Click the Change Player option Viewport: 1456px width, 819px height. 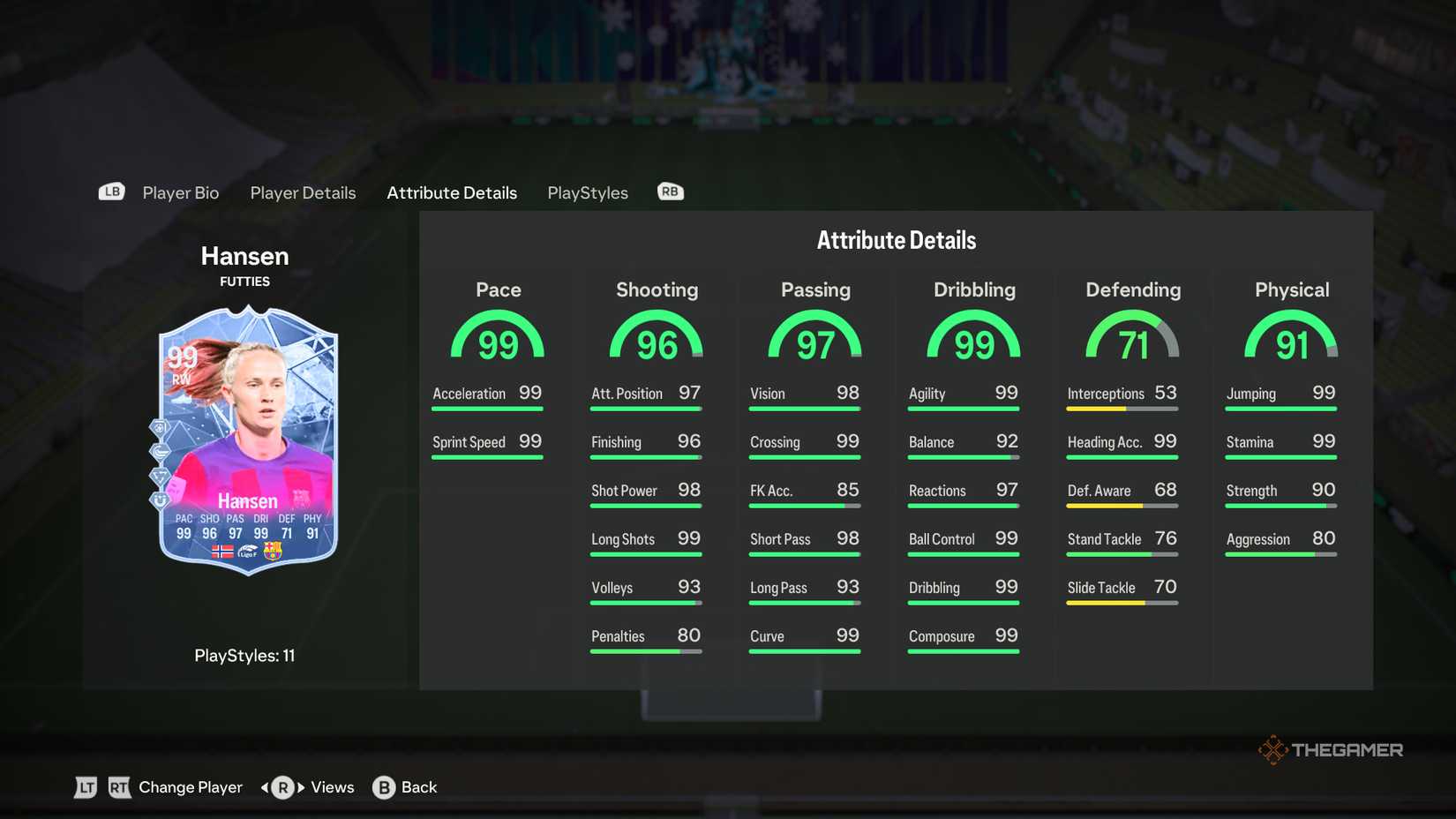point(190,786)
